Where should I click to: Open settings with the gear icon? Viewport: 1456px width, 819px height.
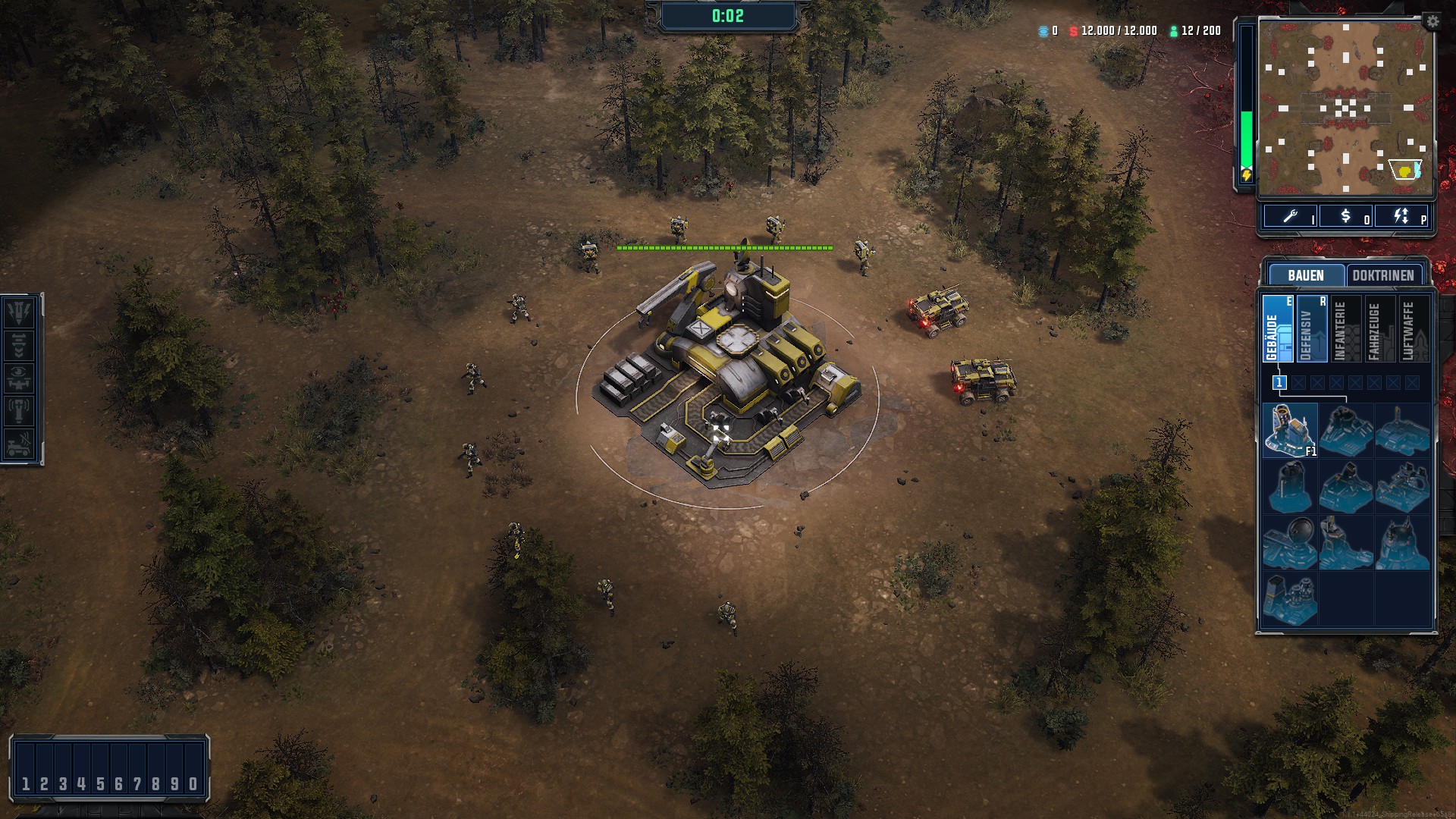[x=1432, y=22]
